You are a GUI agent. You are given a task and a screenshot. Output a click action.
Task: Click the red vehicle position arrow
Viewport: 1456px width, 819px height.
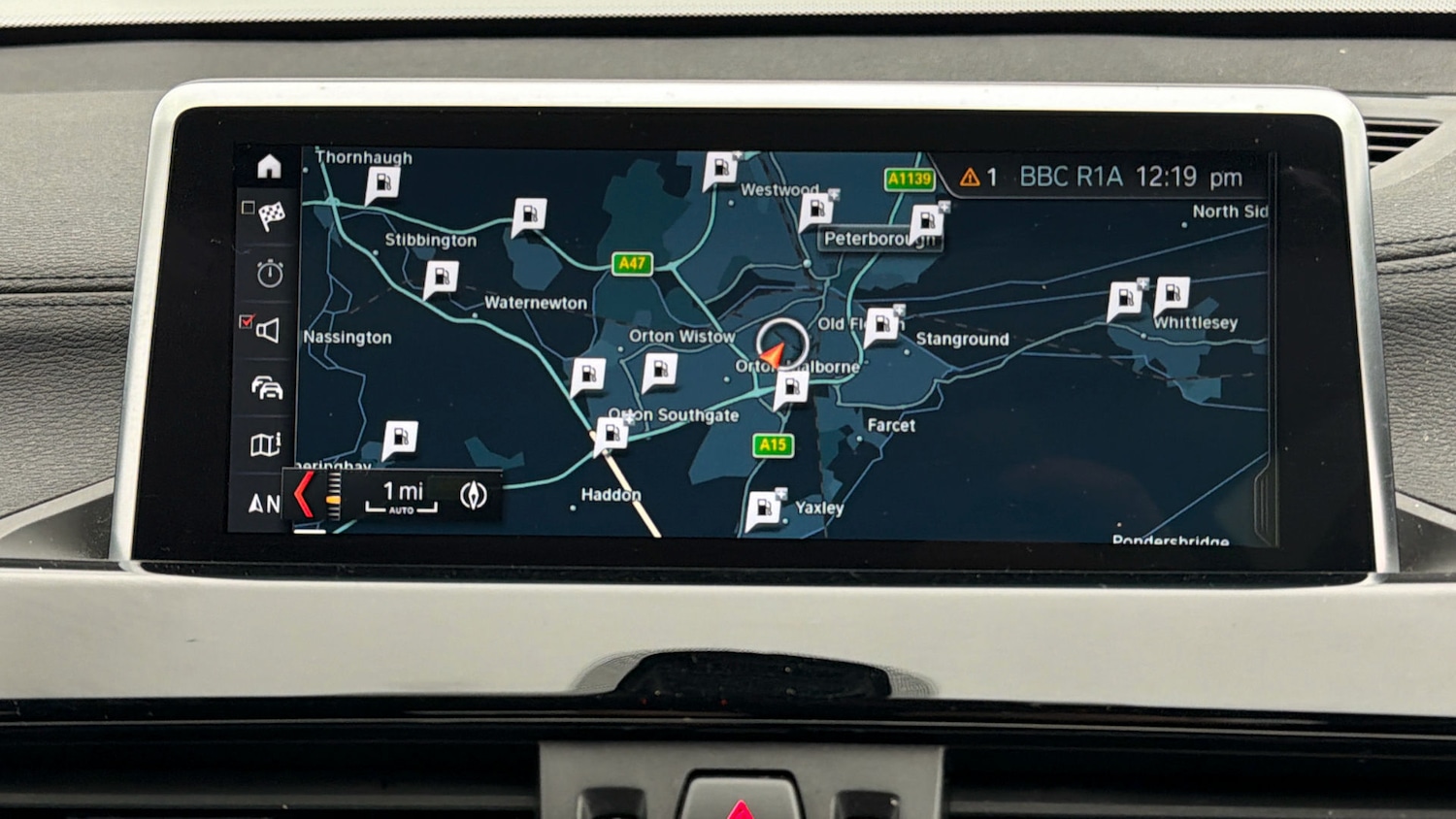[x=773, y=355]
